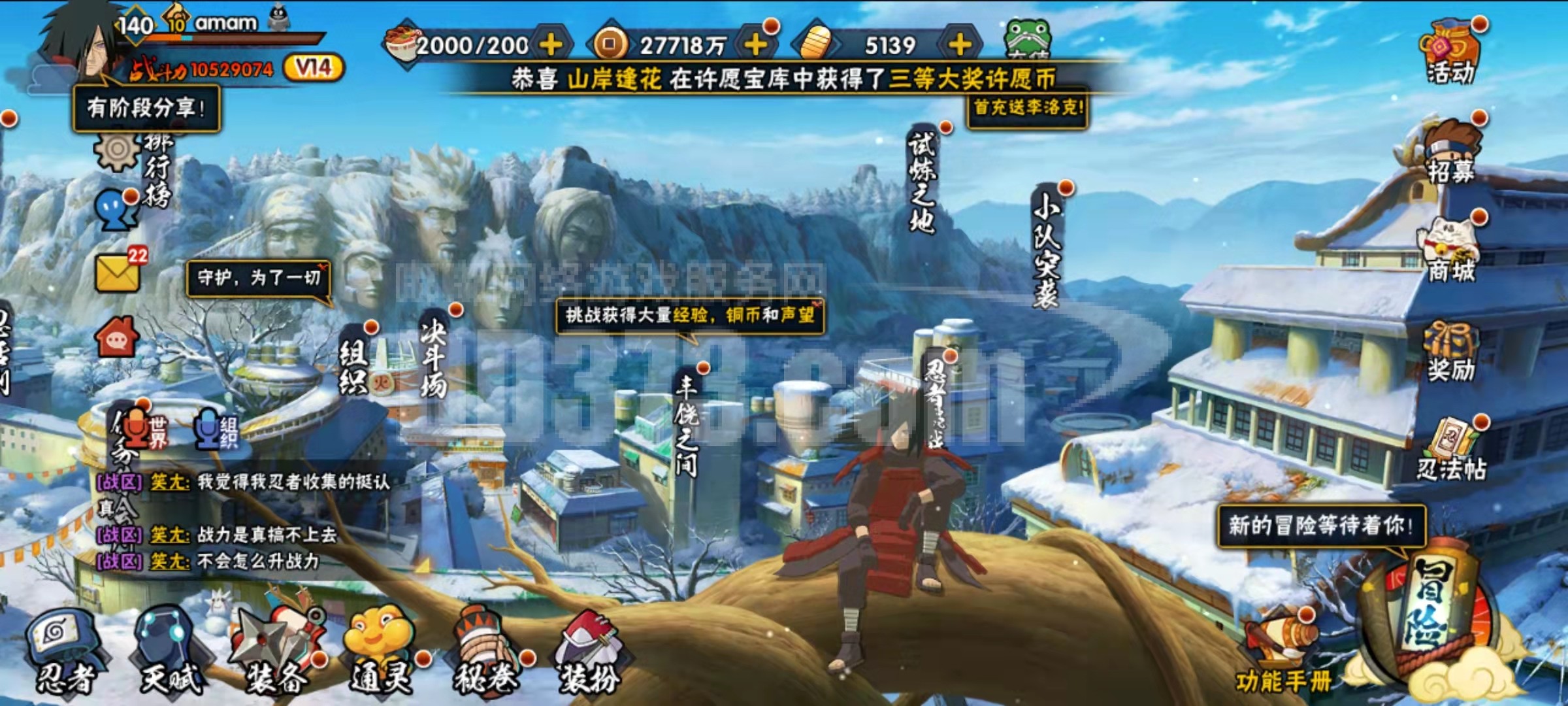
Task: Open the 装扮 costume menu
Action: pyautogui.click(x=589, y=652)
